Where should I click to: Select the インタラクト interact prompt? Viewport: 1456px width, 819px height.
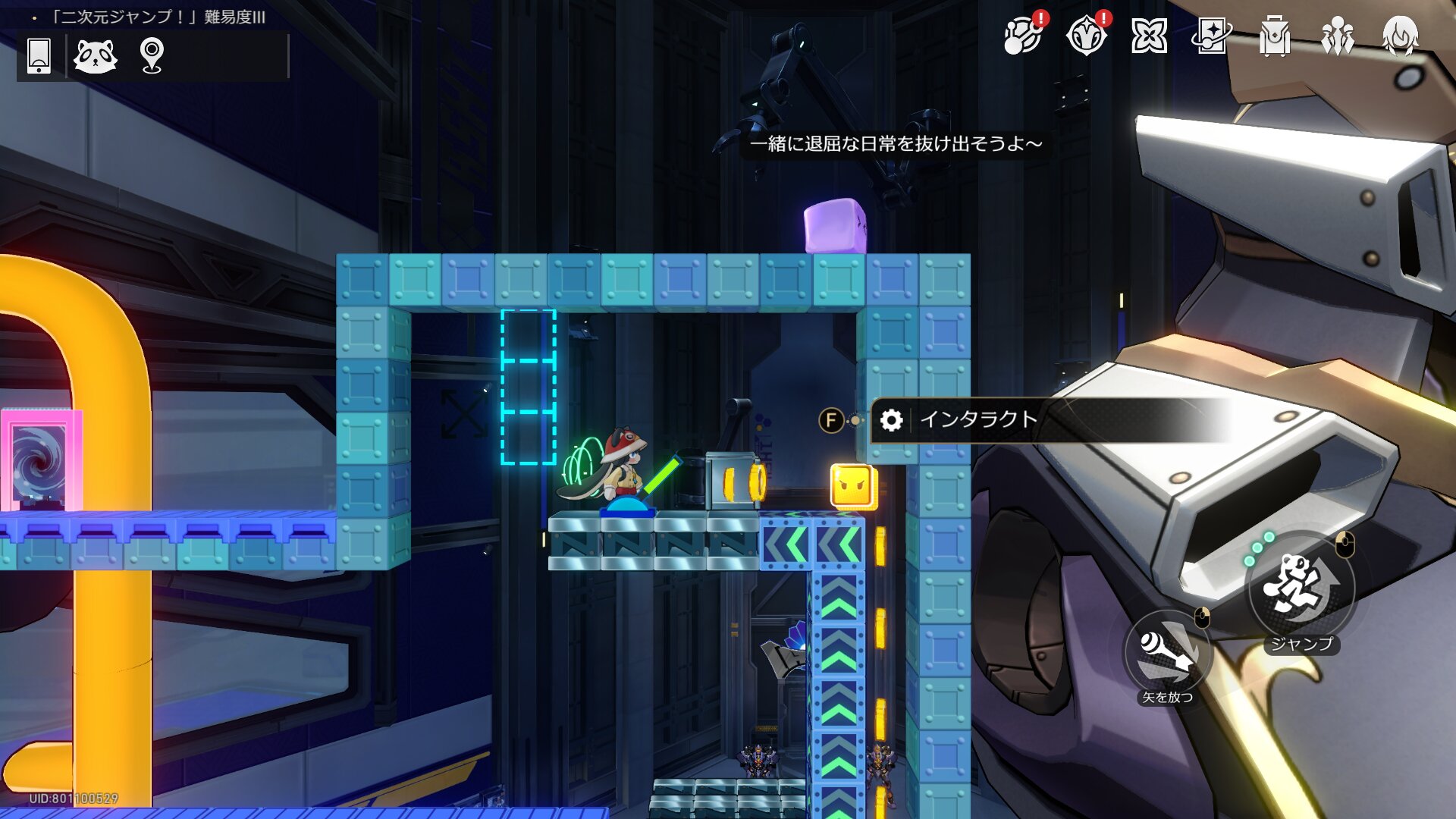[978, 419]
